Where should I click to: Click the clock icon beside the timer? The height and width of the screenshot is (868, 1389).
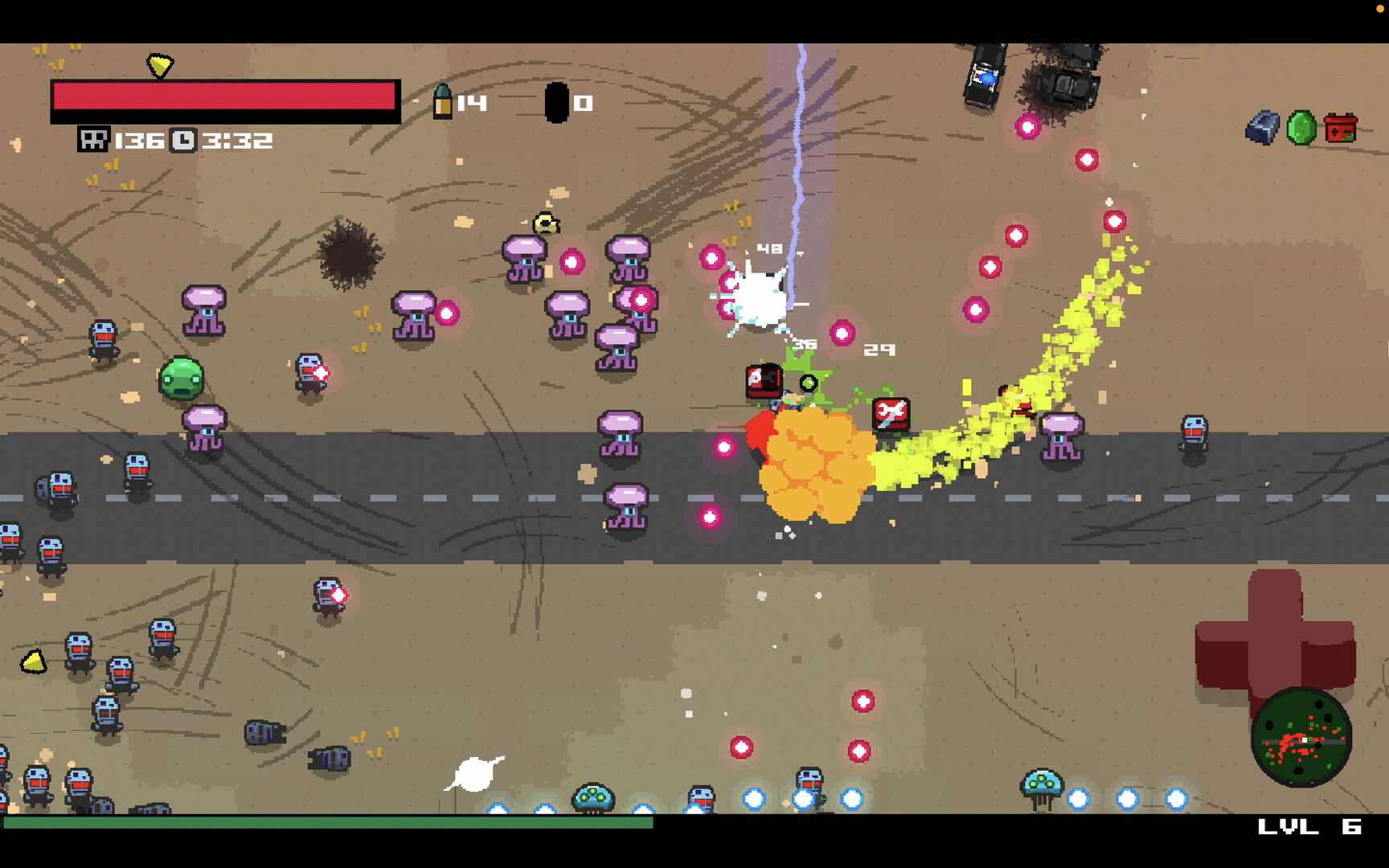point(183,140)
